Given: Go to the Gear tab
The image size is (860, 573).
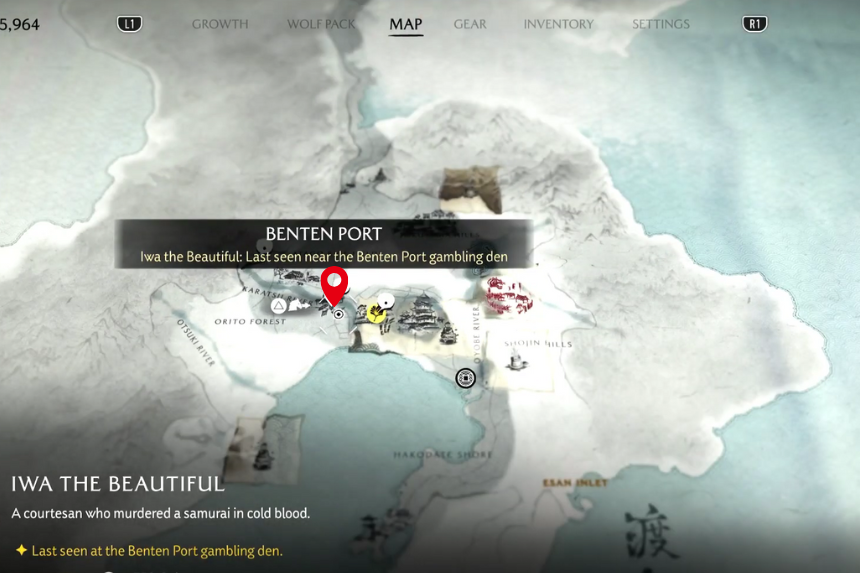Looking at the screenshot, I should click(x=470, y=24).
